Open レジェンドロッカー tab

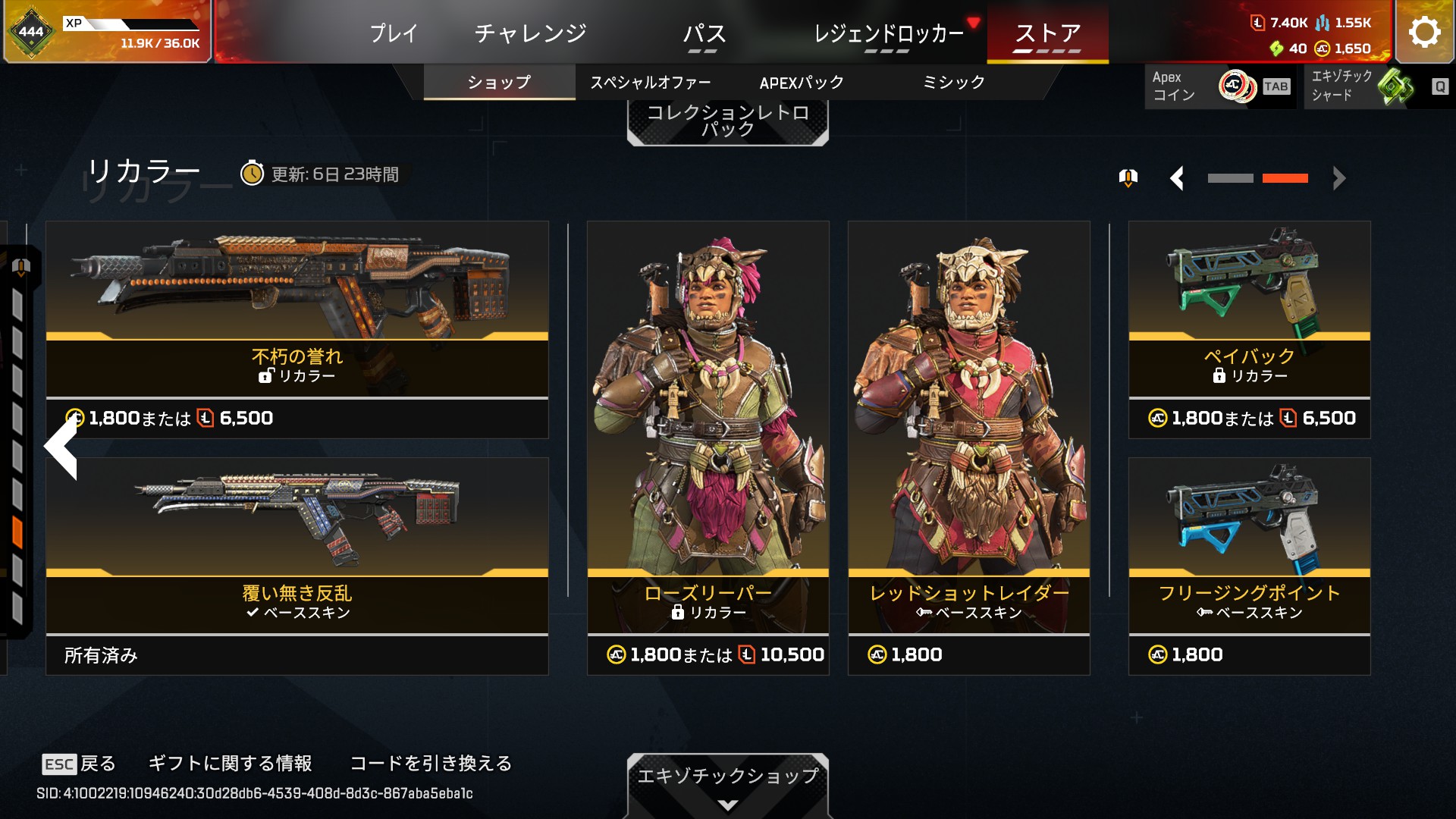[888, 33]
